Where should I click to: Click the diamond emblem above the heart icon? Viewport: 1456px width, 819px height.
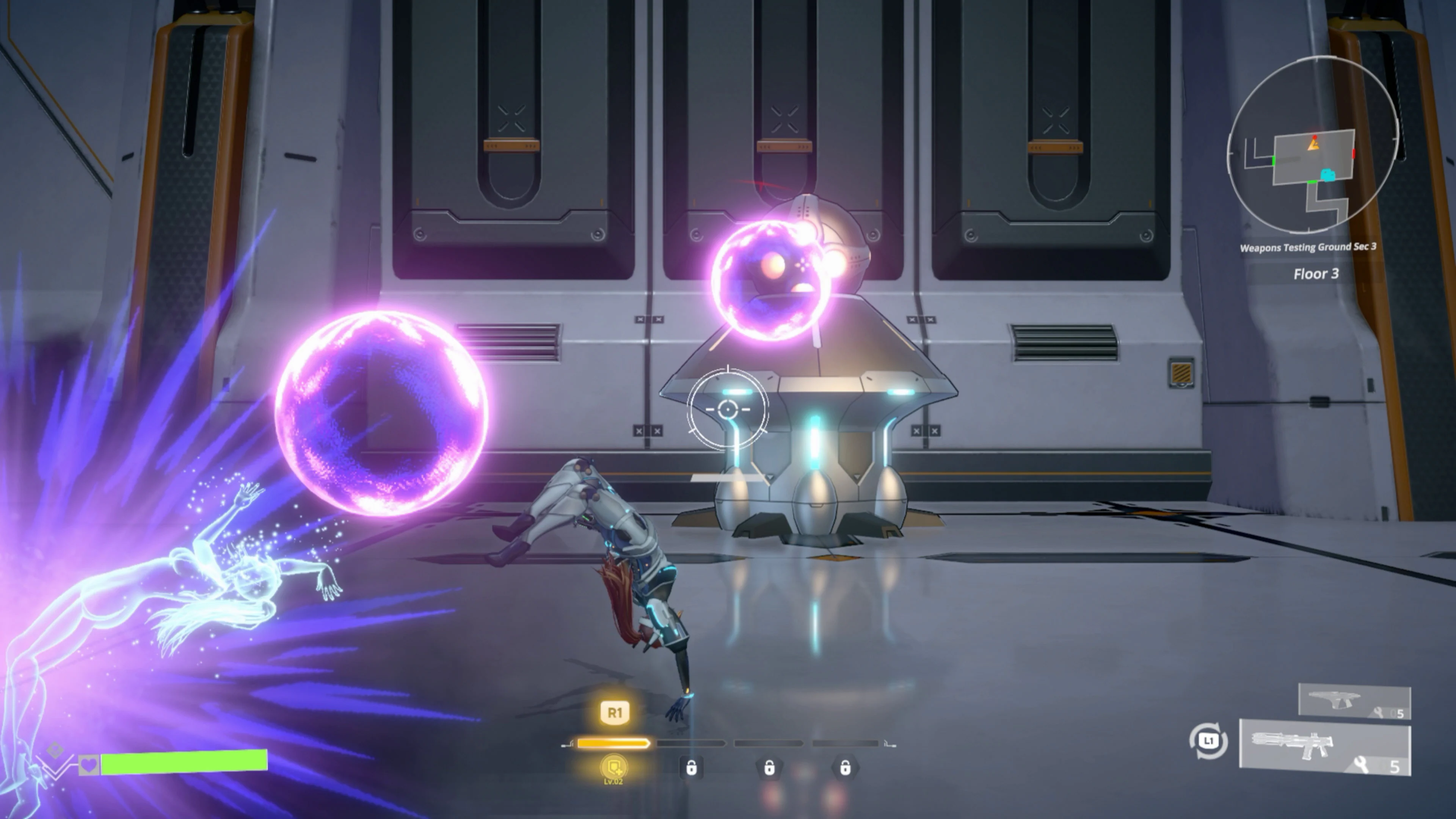tap(55, 750)
